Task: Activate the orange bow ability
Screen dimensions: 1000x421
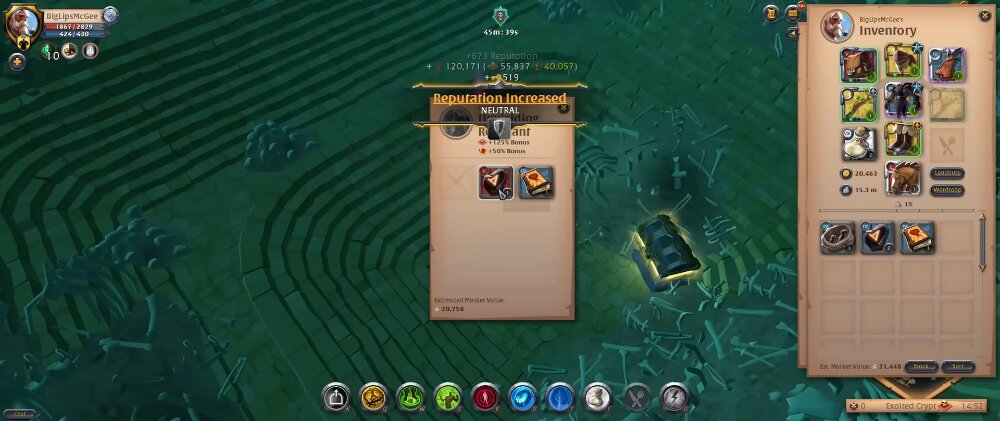Action: 374,398
